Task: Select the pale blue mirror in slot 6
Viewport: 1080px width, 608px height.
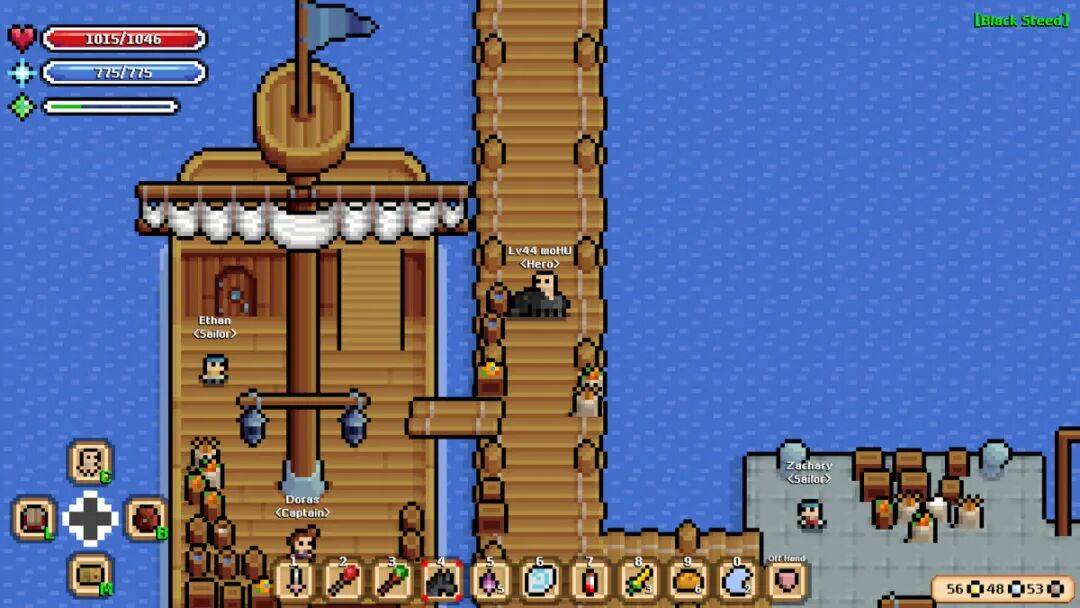Action: [x=539, y=581]
